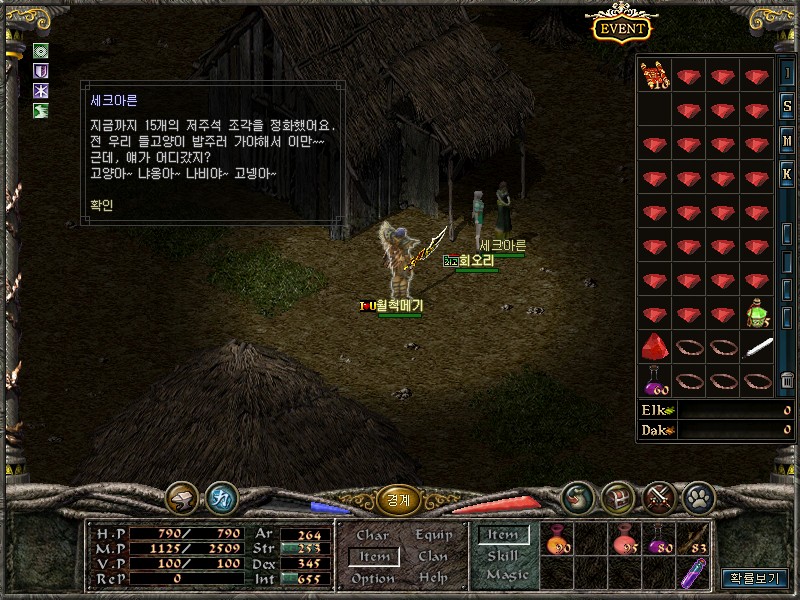800x600 pixels.
Task: Open the Option menu
Action: 372,578
